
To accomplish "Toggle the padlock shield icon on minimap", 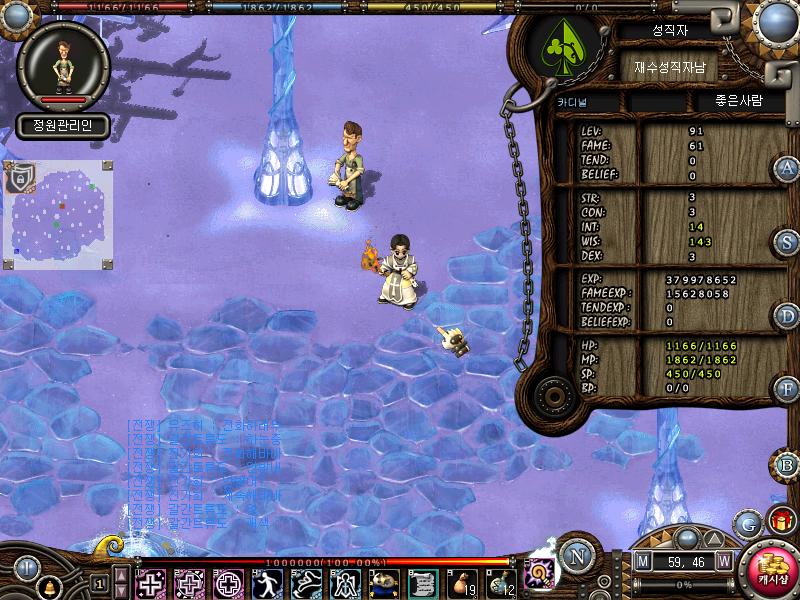I will (17, 178).
